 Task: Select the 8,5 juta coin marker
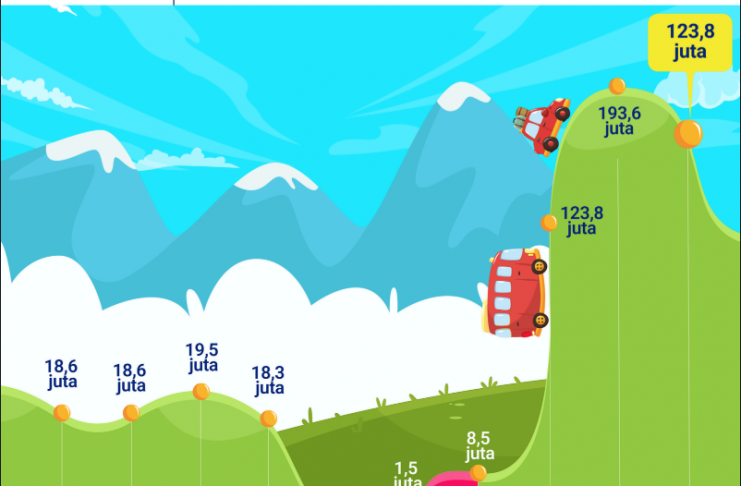pos(478,472)
